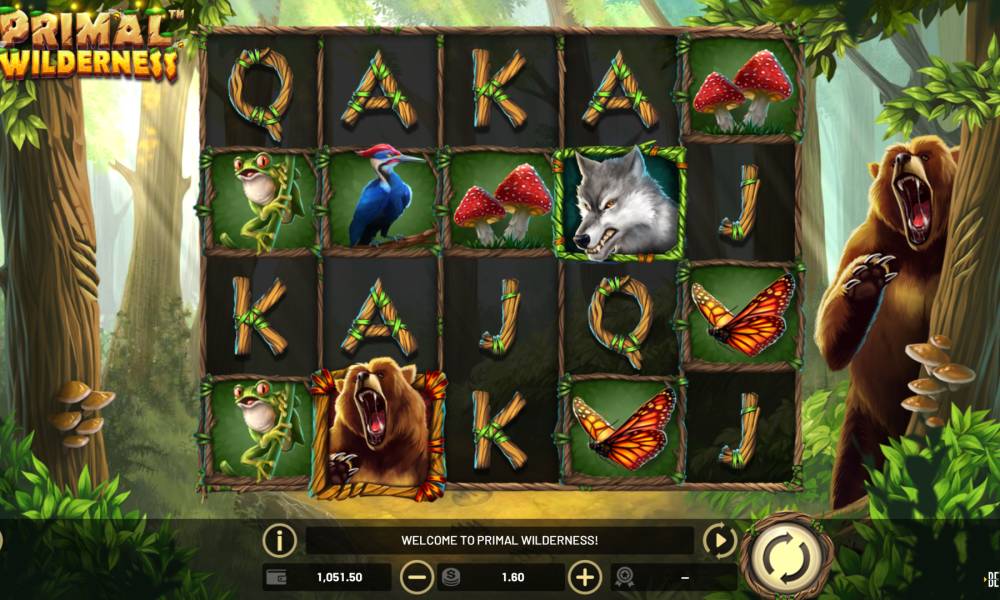Image resolution: width=1000 pixels, height=600 pixels.
Task: Open the game info panel
Action: tap(280, 541)
